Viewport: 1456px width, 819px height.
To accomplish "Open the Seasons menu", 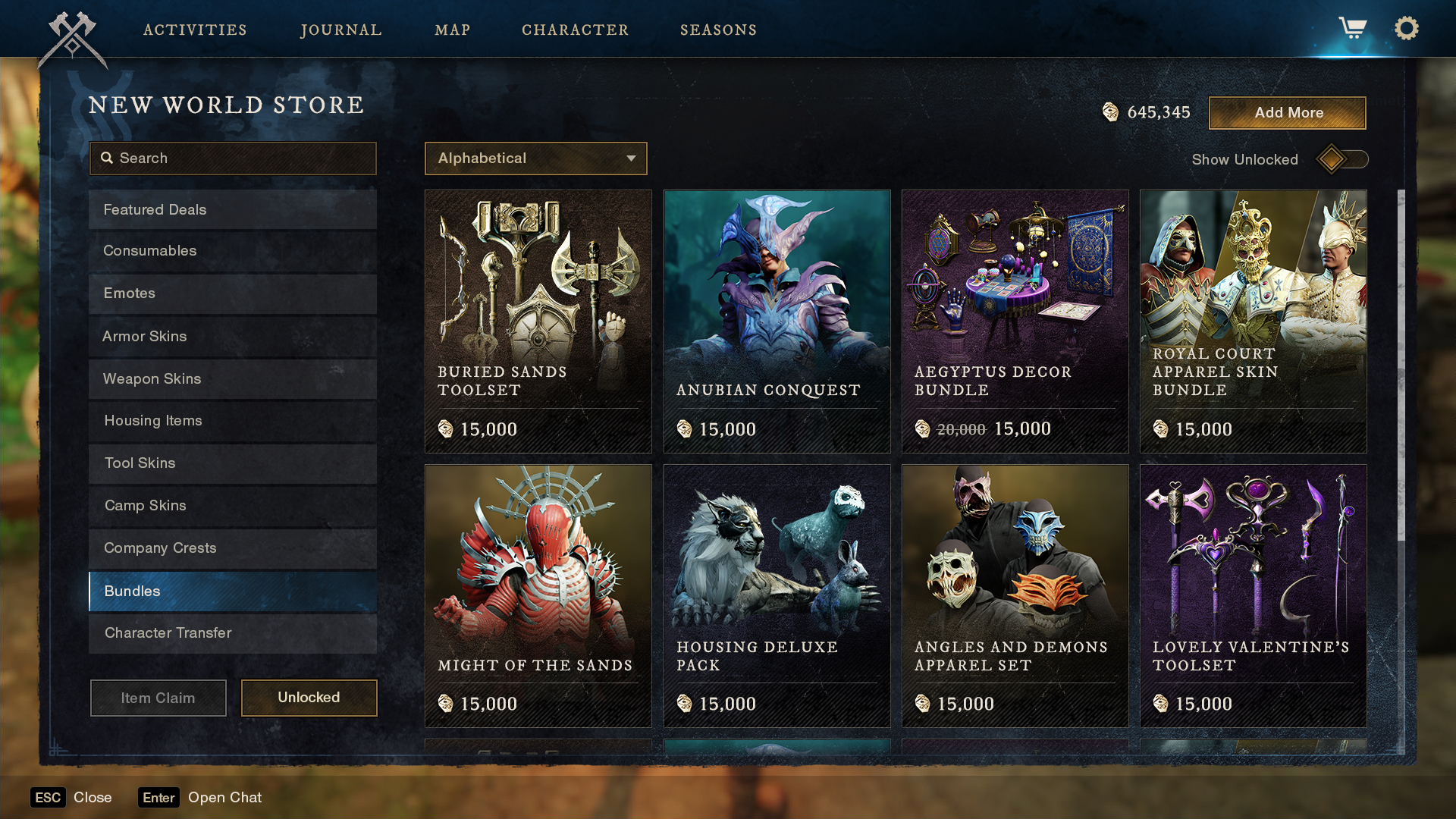I will coord(718,30).
